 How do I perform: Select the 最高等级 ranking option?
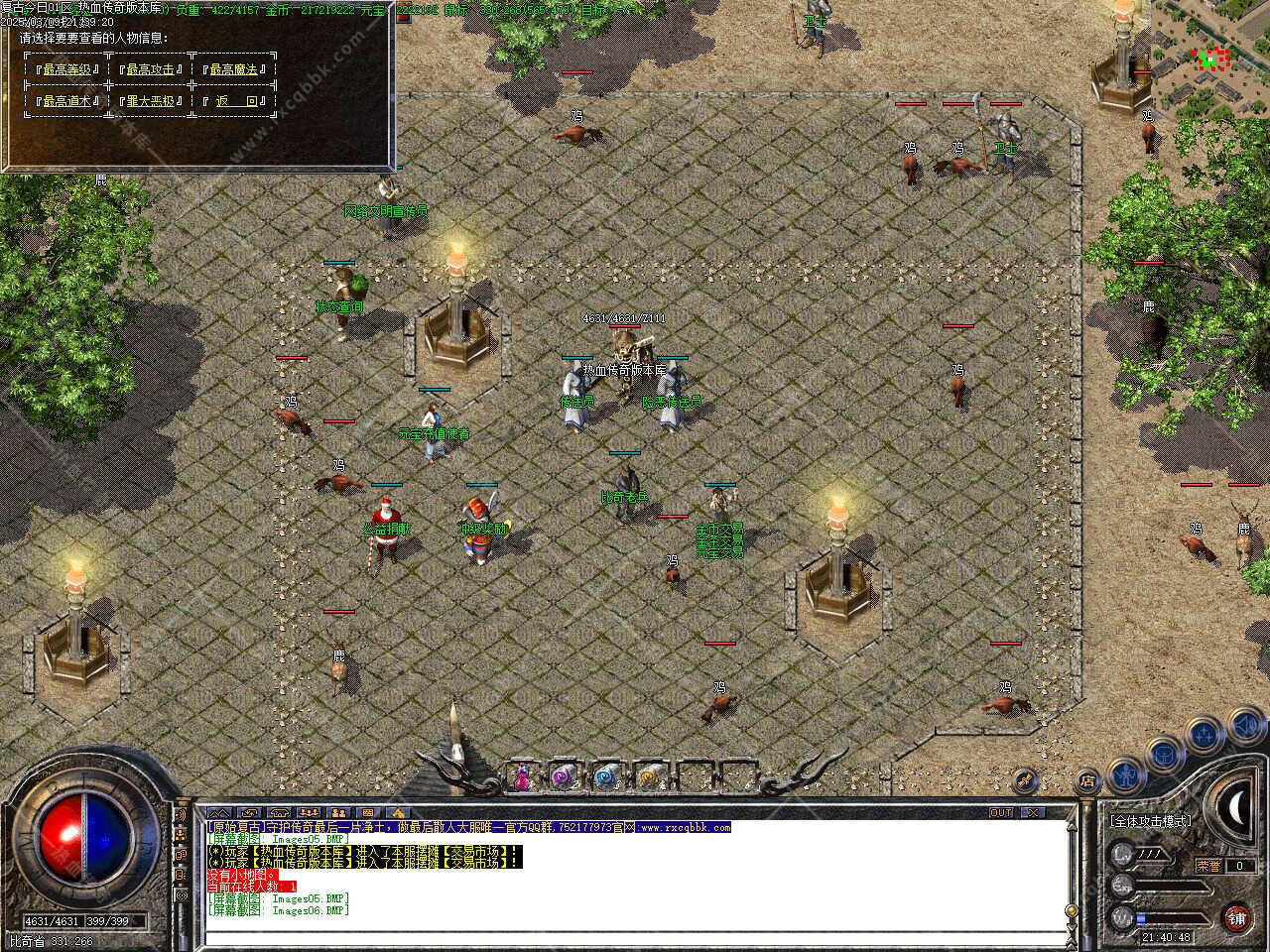tap(67, 69)
